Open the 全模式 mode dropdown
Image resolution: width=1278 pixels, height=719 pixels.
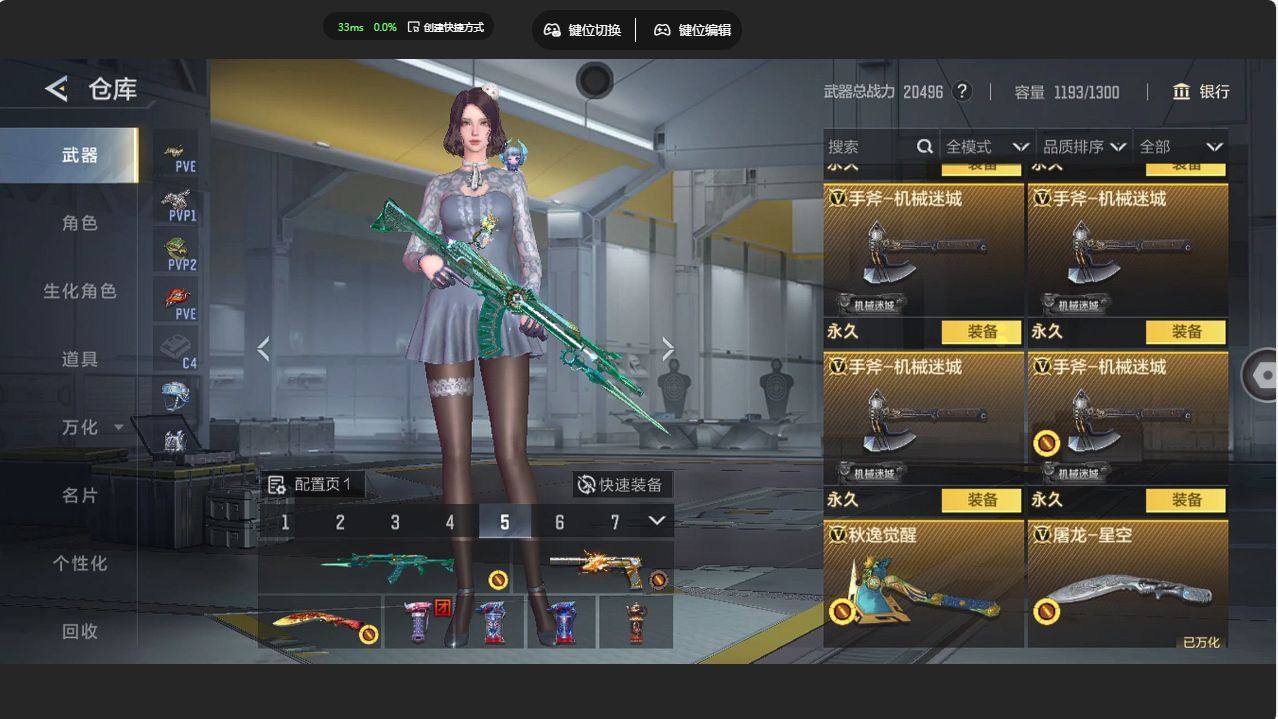[986, 147]
